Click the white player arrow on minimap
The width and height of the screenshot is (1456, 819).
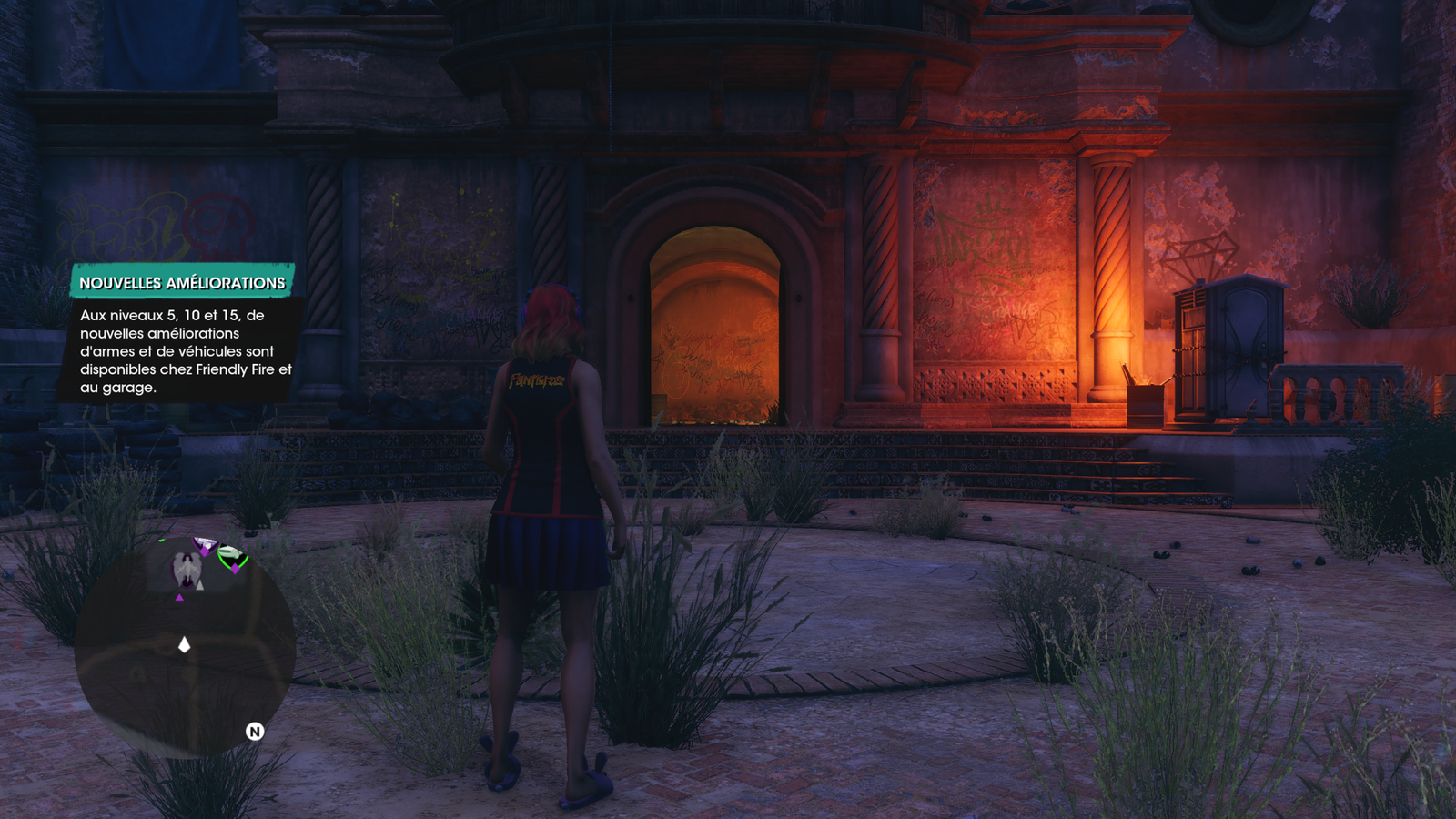pos(185,644)
